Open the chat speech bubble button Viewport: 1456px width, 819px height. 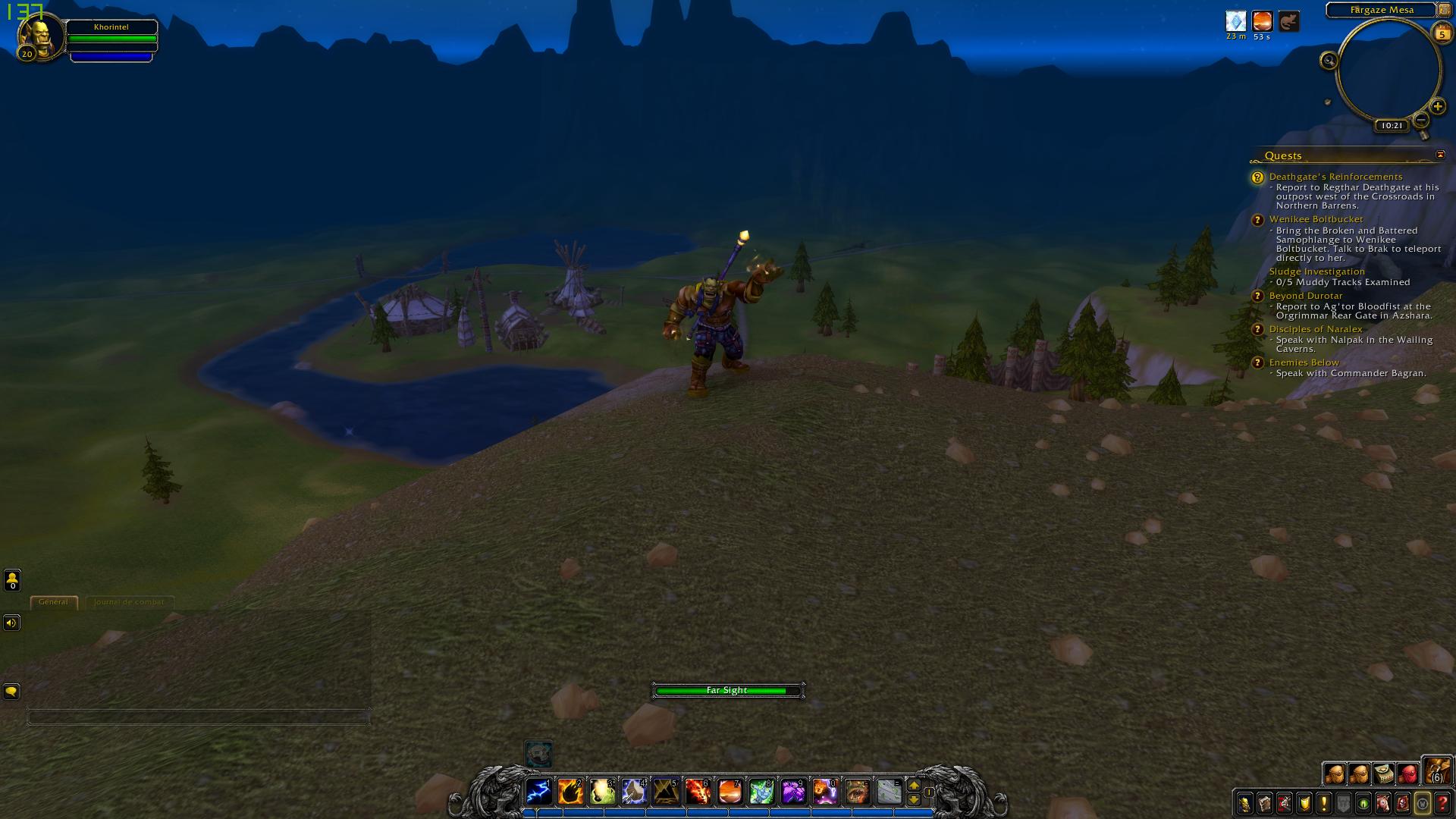11,692
